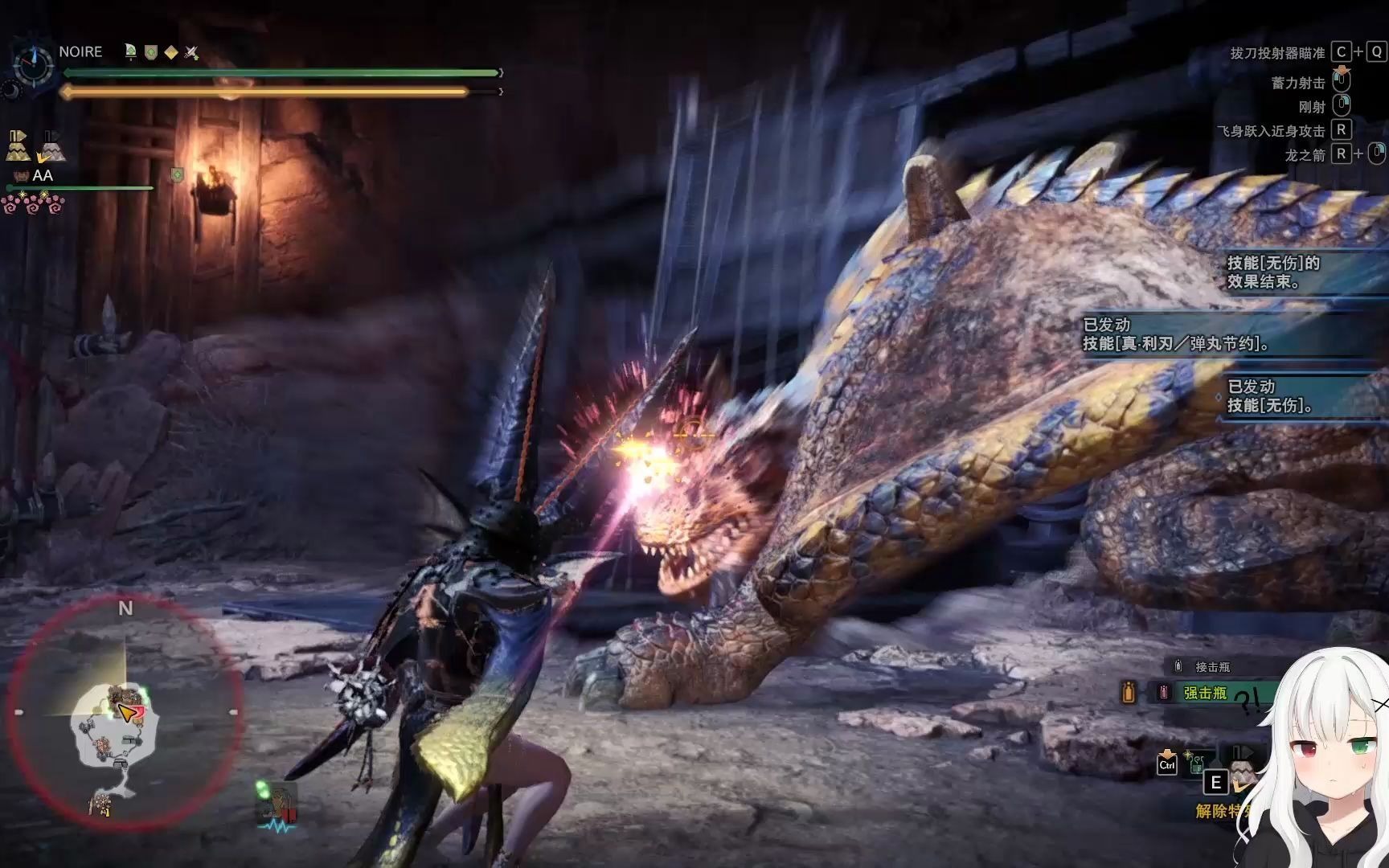The image size is (1389, 868).
Task: Click the yellow diamond status icon
Action: click(171, 52)
